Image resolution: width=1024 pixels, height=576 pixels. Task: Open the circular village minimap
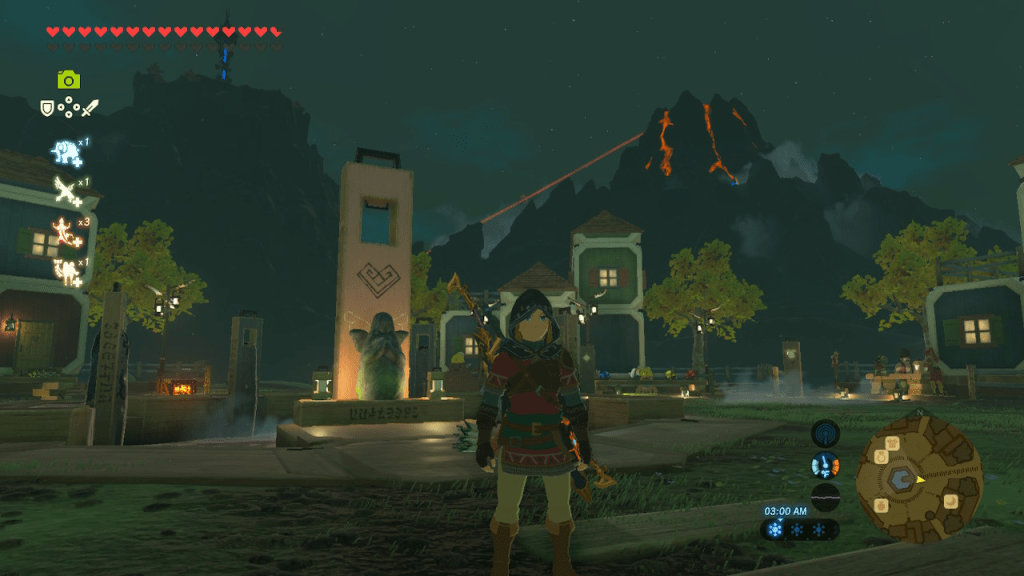(x=919, y=479)
